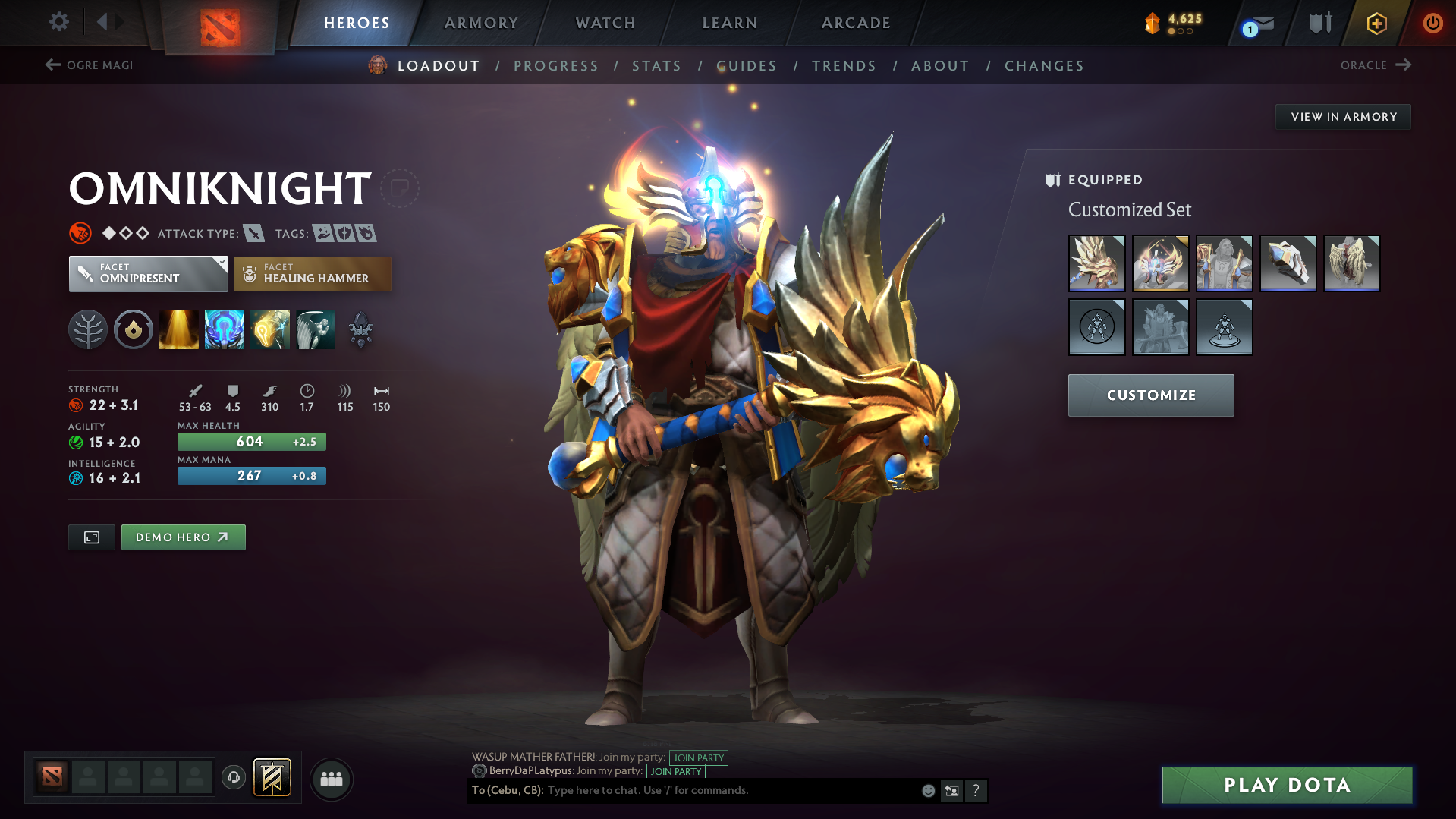
Task: Click the helmet item thumbnail in Customized Set
Action: pyautogui.click(x=1160, y=263)
